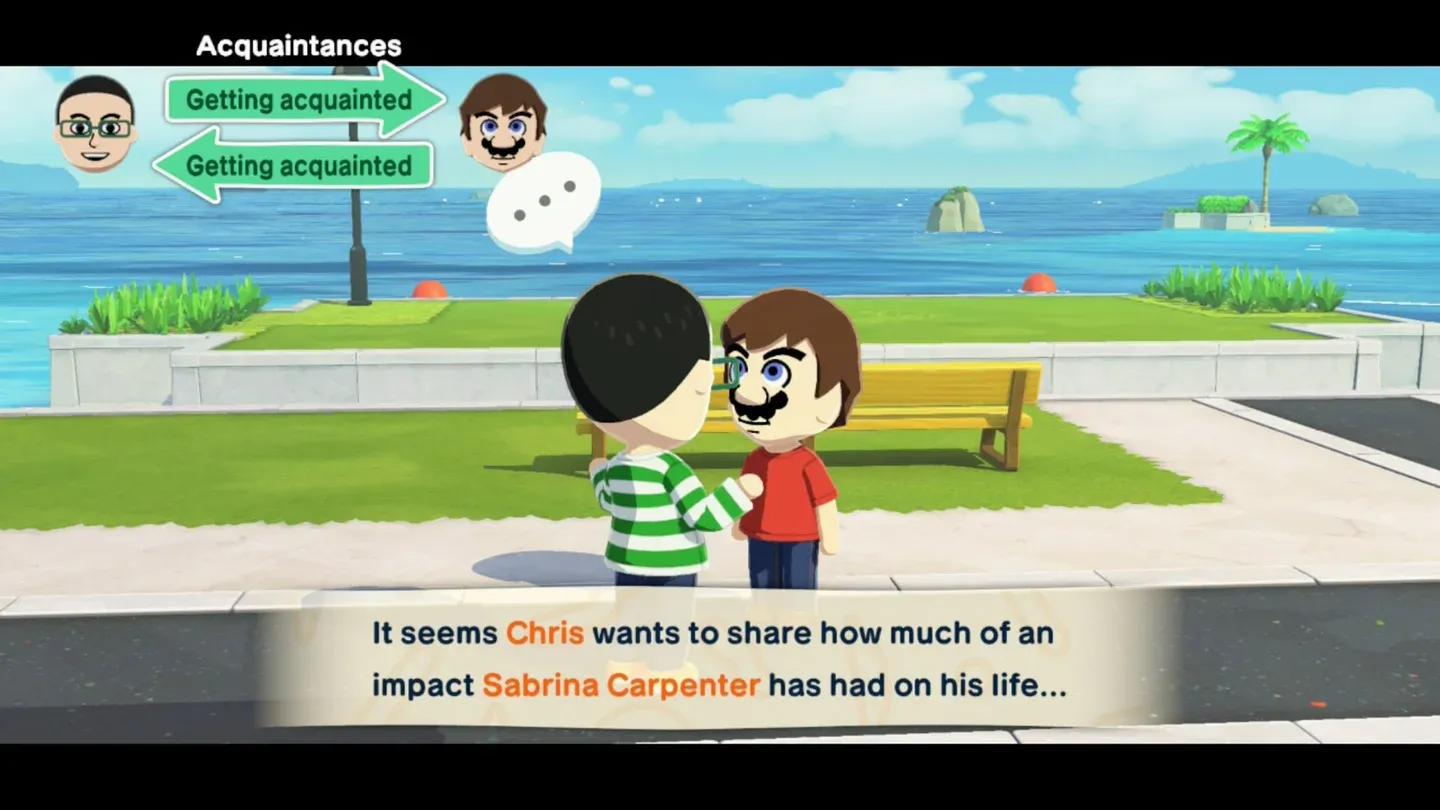Viewport: 1440px width, 810px height.
Task: Click the orange Chris name link
Action: (544, 632)
